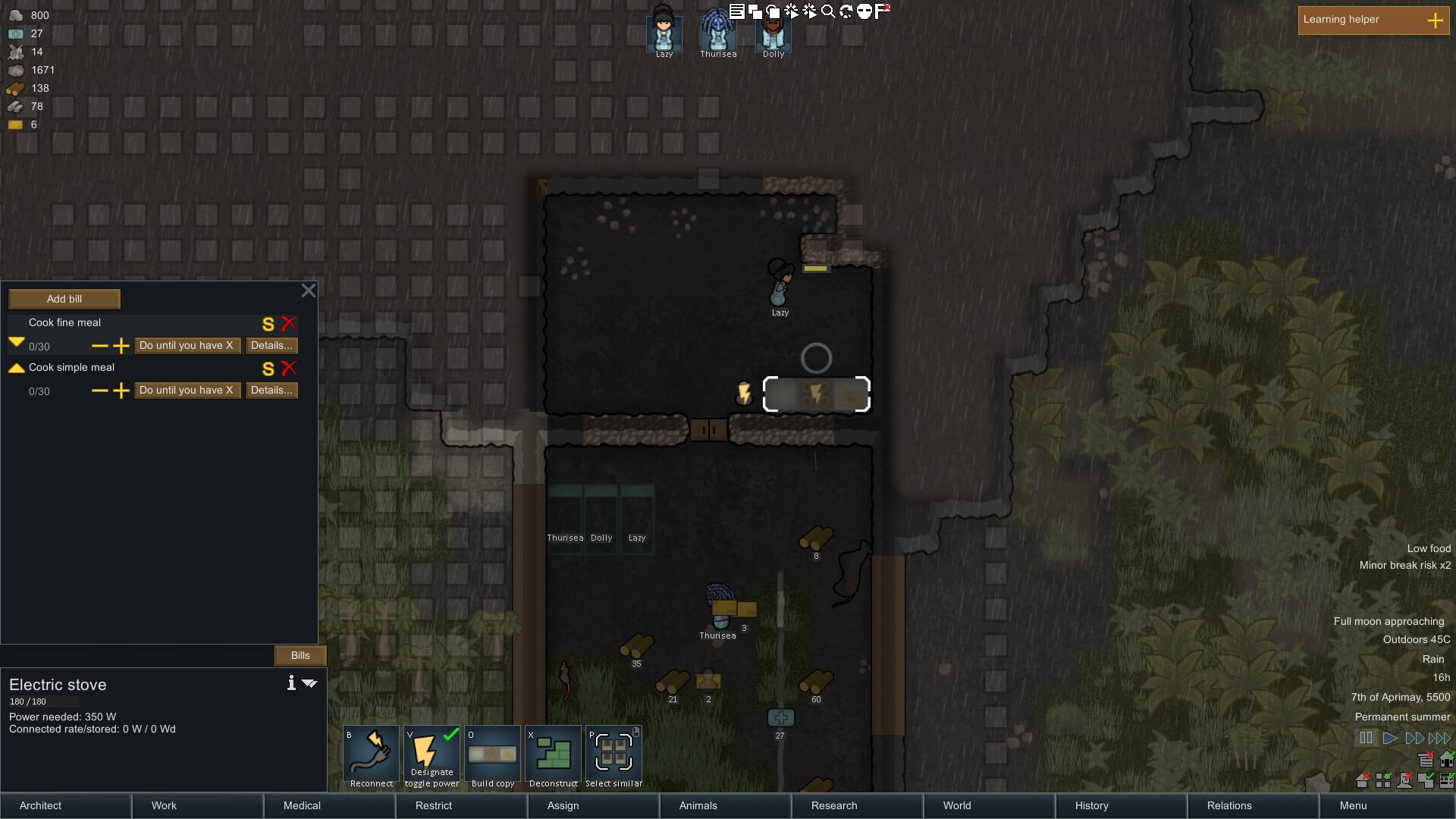Open repeat mode dropdown for Cook fine meal

[187, 346]
